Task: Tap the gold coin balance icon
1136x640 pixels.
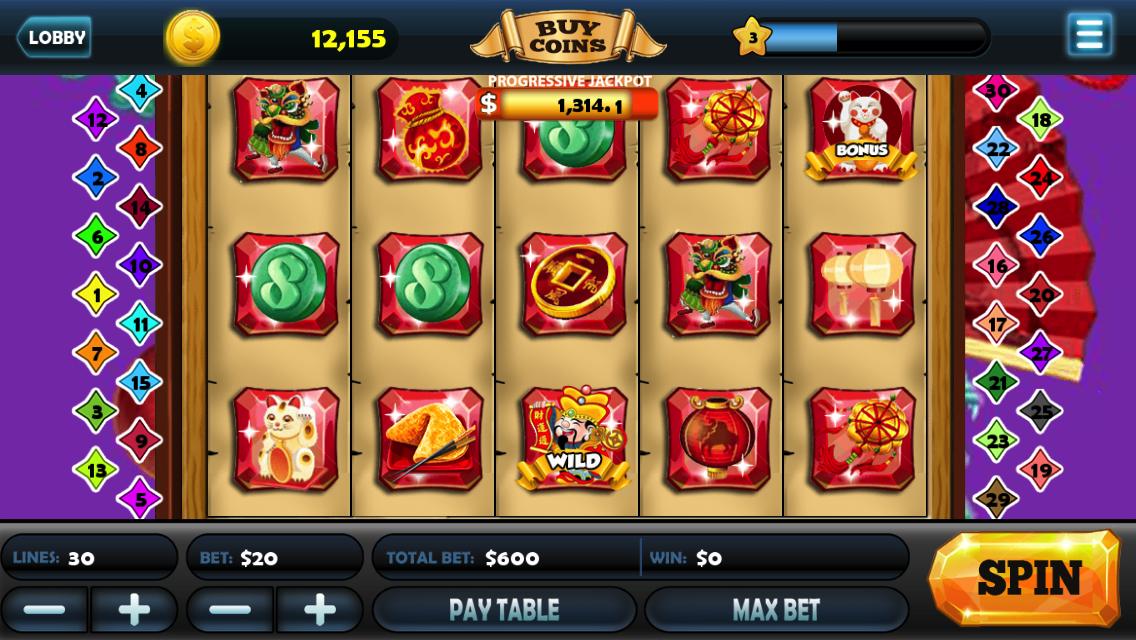Action: point(192,38)
